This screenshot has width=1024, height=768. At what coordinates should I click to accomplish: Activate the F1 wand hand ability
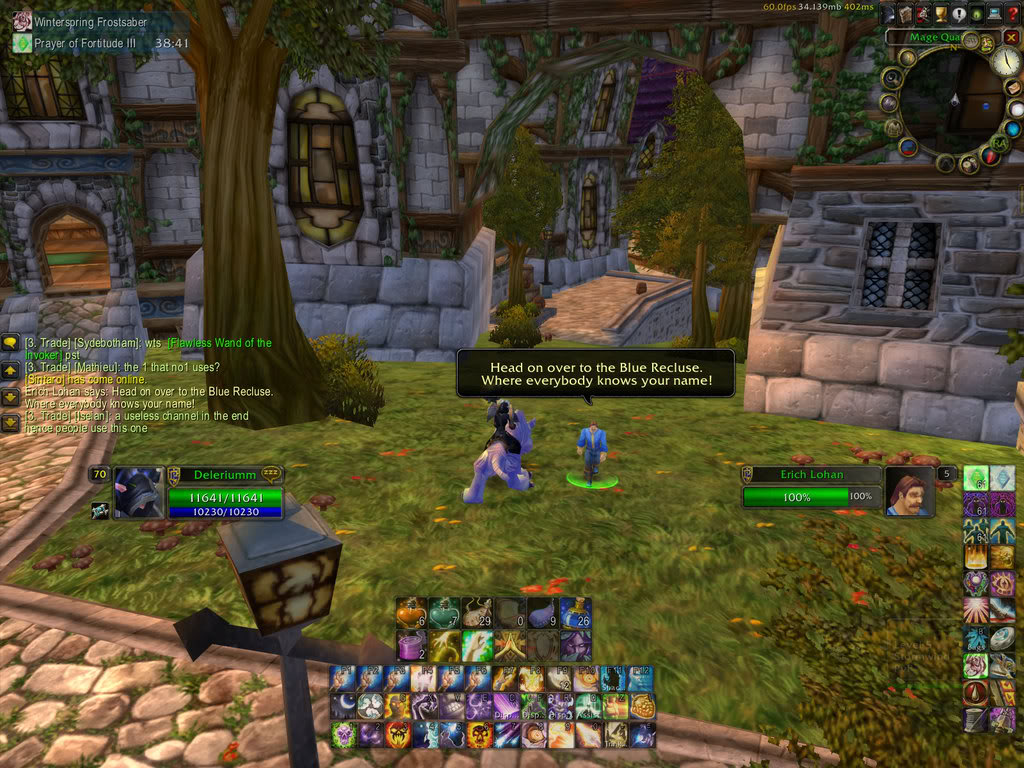pyautogui.click(x=343, y=678)
